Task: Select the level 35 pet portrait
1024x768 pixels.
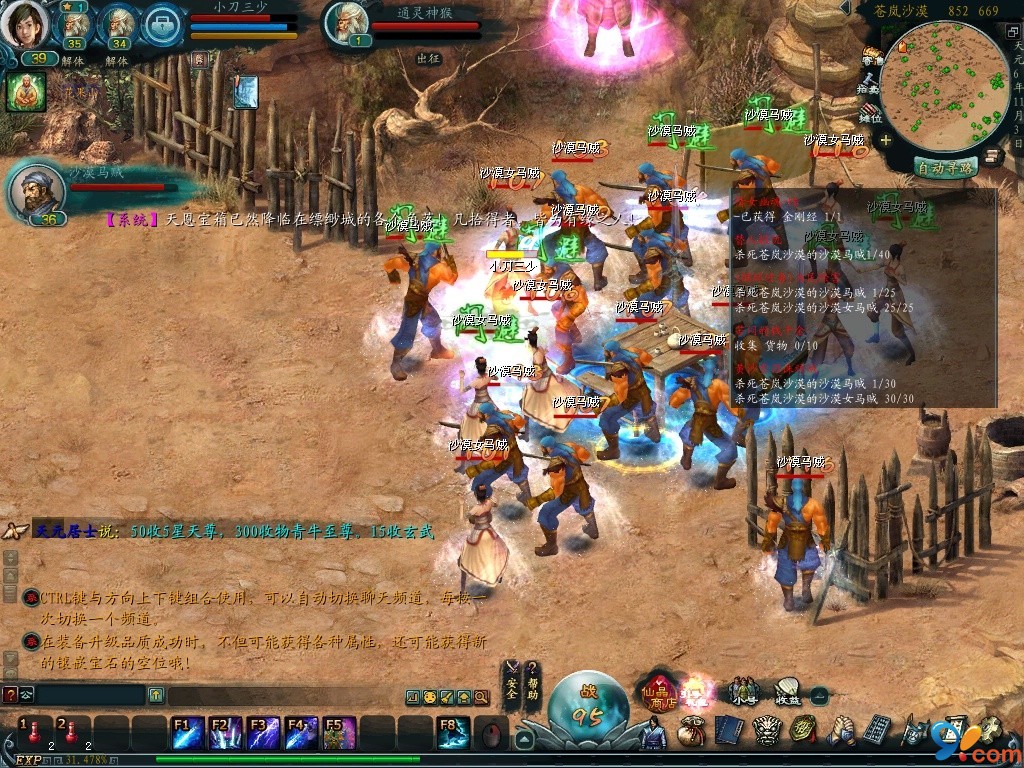Action: click(x=73, y=26)
